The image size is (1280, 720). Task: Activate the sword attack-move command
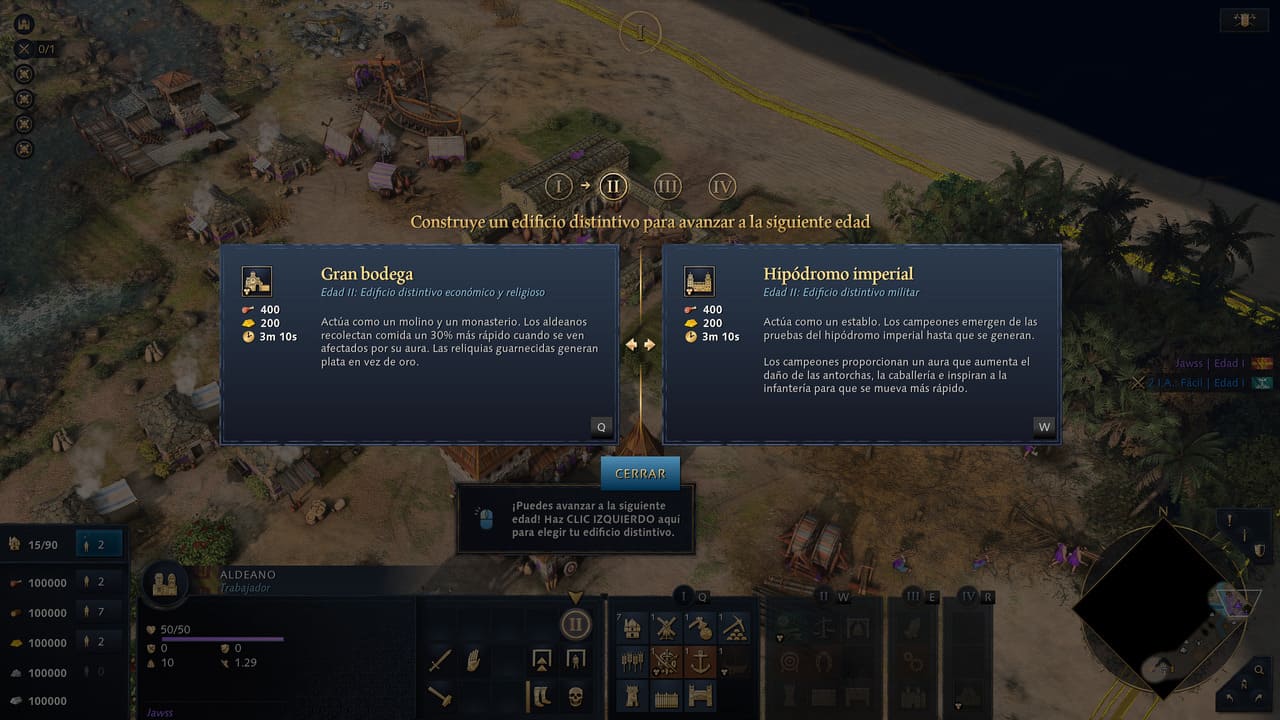pyautogui.click(x=441, y=660)
